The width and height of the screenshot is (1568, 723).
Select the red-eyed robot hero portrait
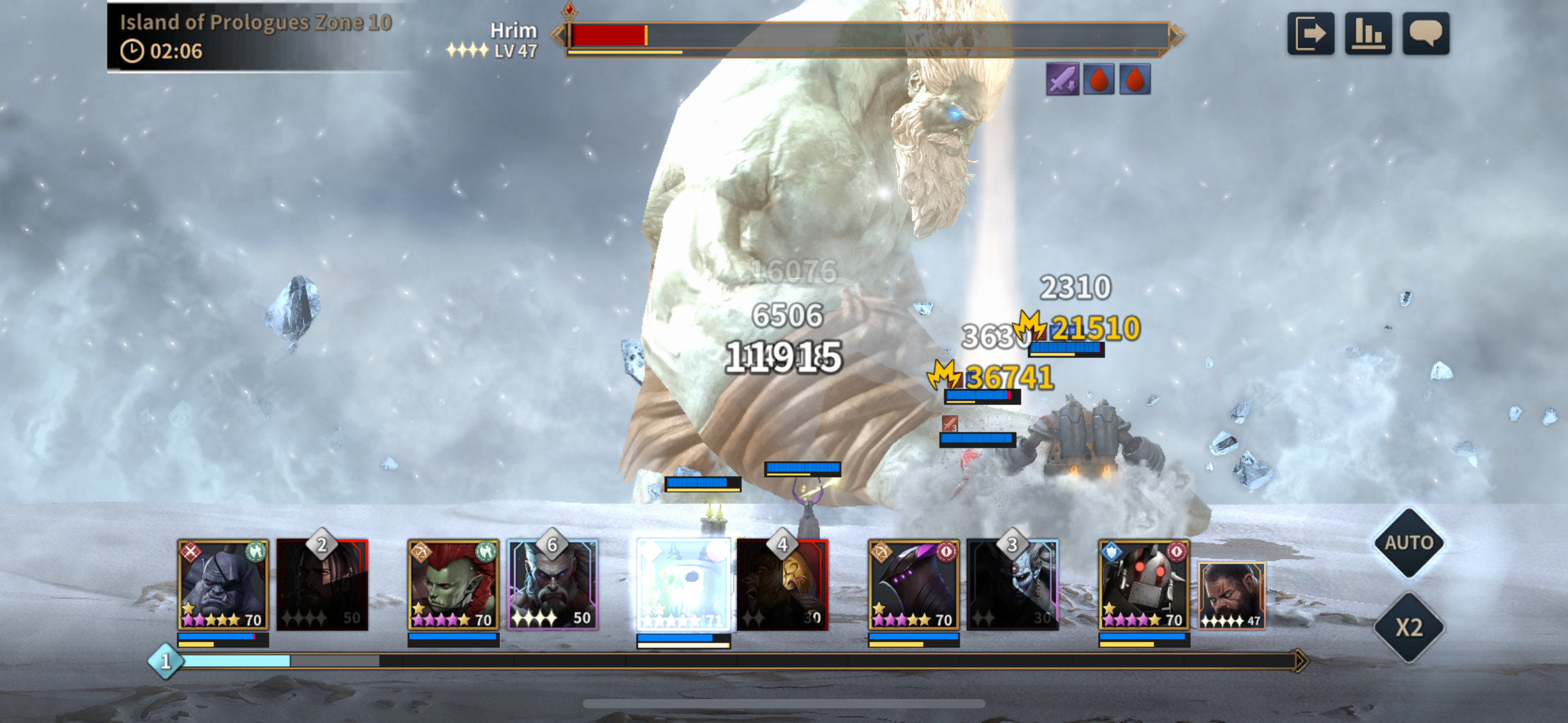(1143, 584)
